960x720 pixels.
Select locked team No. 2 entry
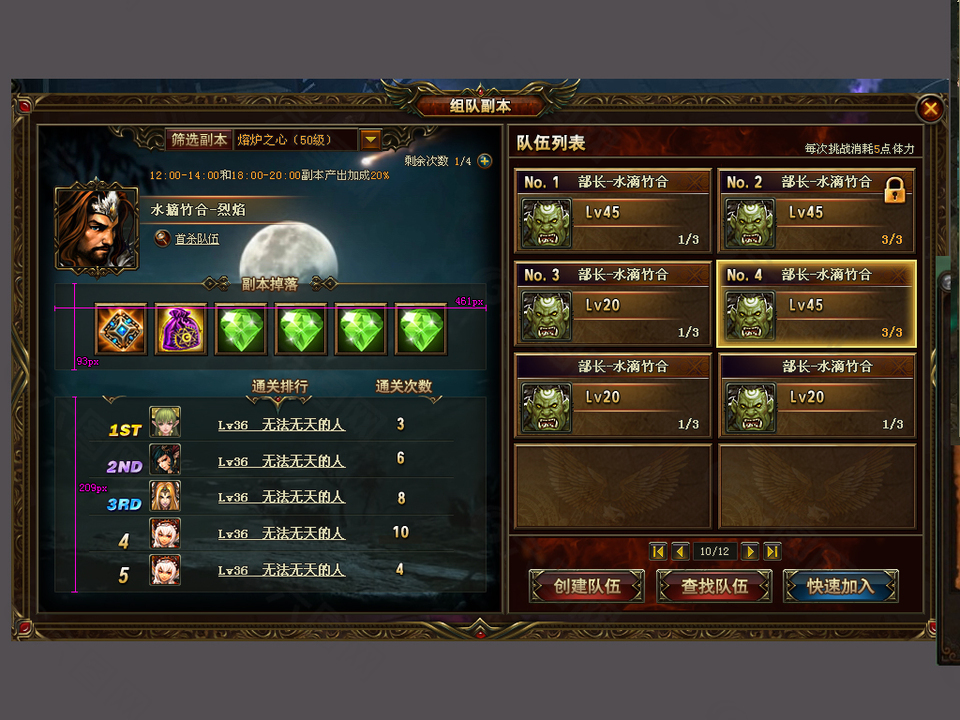click(x=816, y=211)
